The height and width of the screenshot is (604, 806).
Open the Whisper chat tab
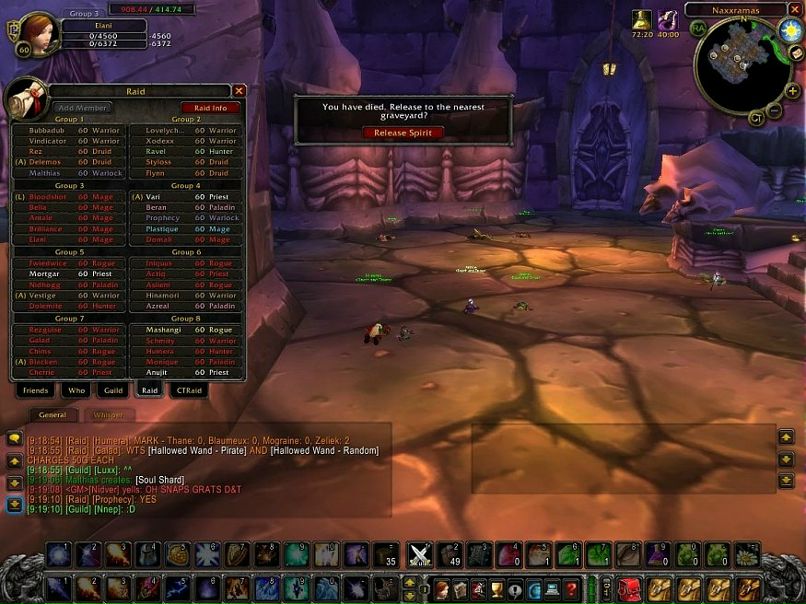[x=108, y=414]
